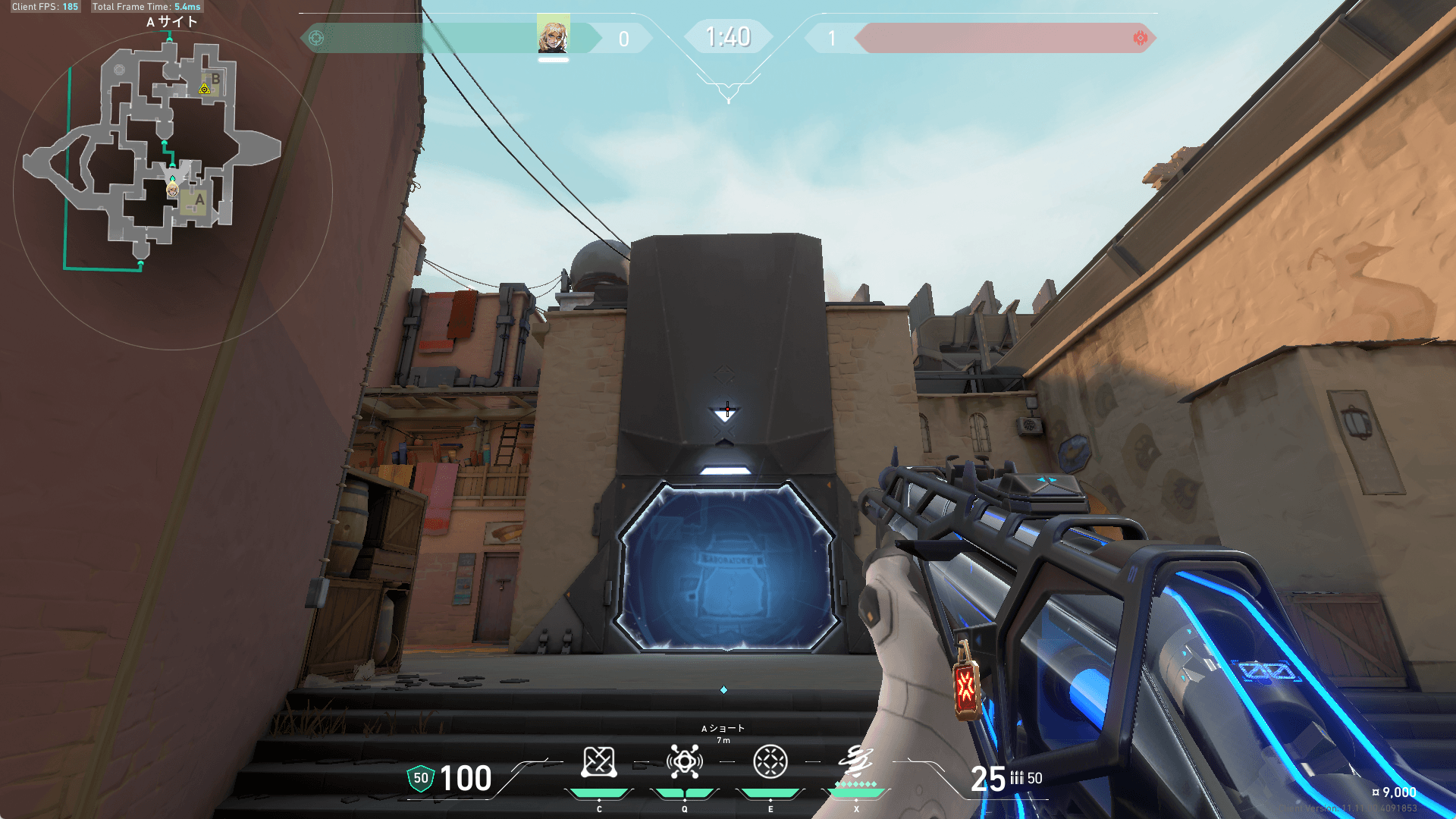Screen dimensions: 1456x819
Task: Click the red team emblem on the score bar
Action: click(x=1140, y=38)
